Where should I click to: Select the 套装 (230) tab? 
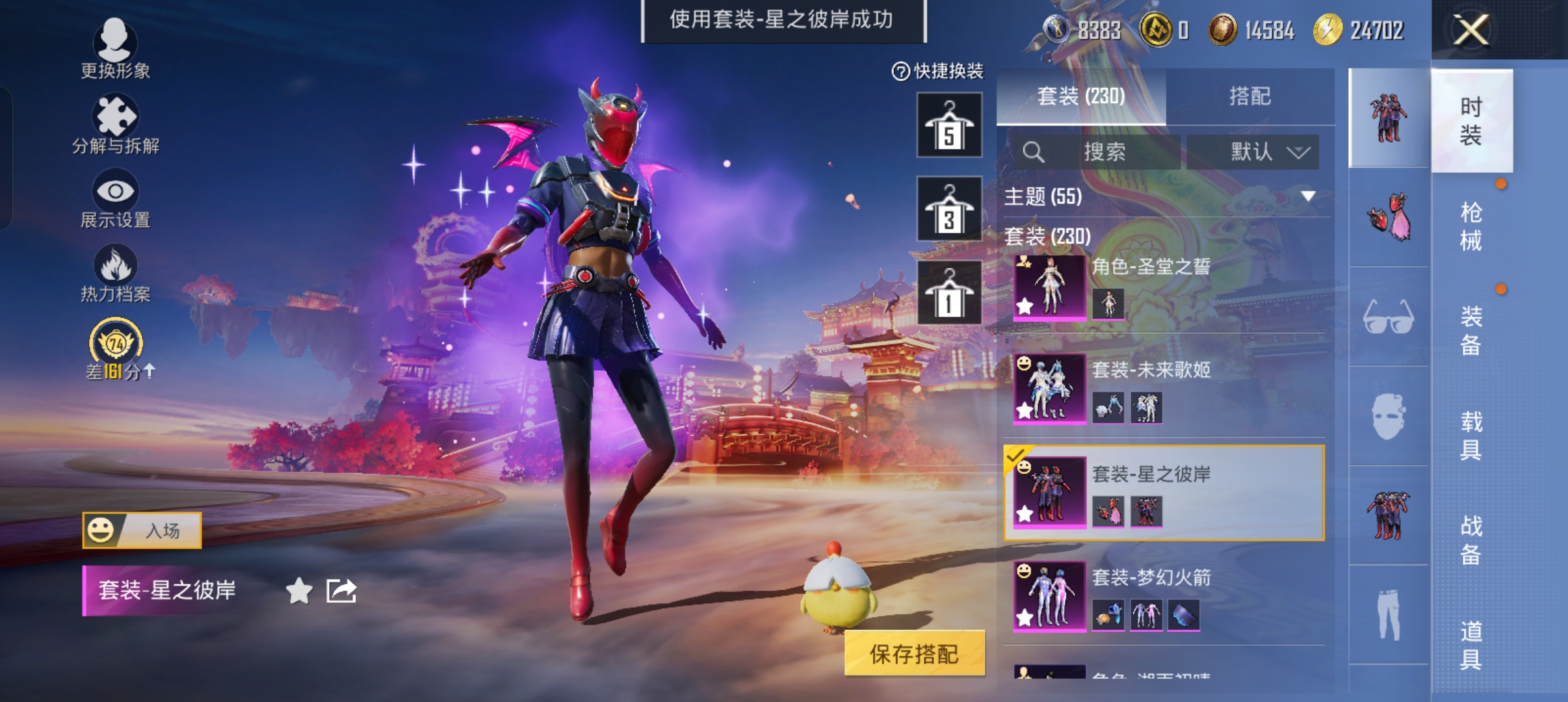[1080, 96]
